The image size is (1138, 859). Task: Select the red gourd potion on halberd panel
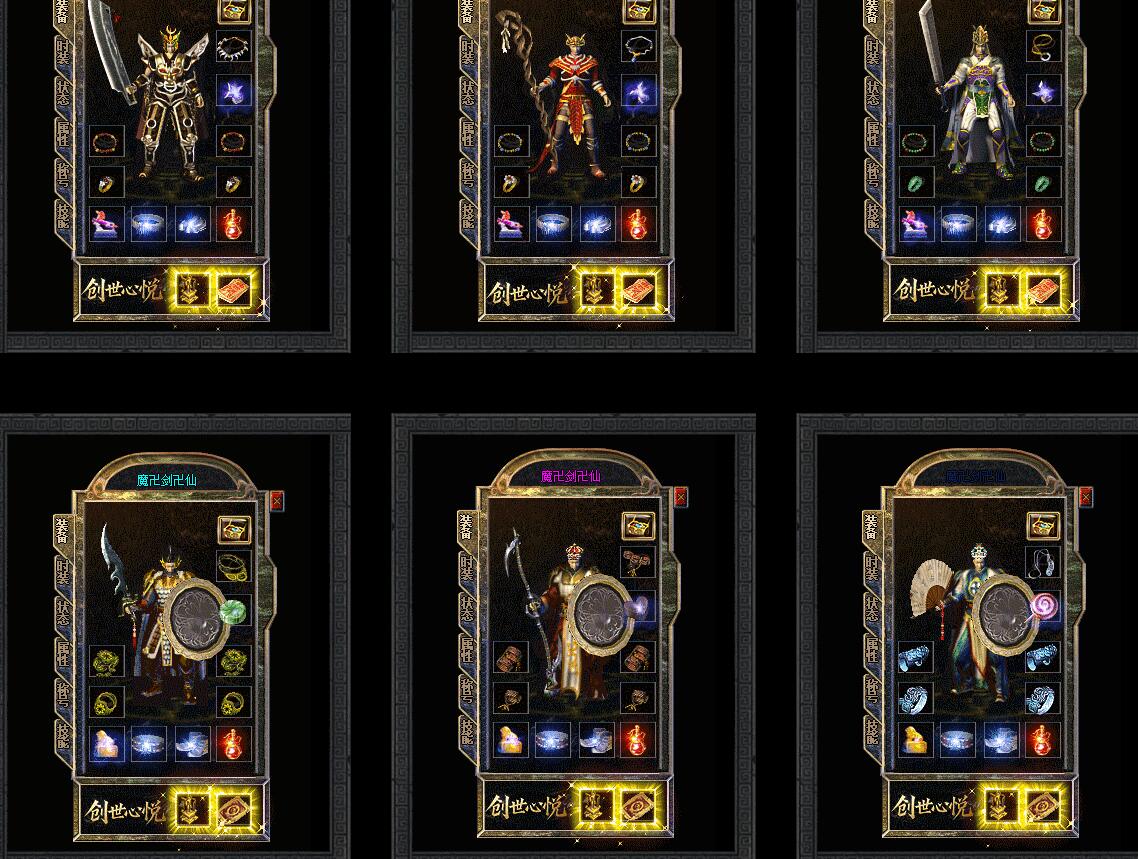click(x=638, y=741)
